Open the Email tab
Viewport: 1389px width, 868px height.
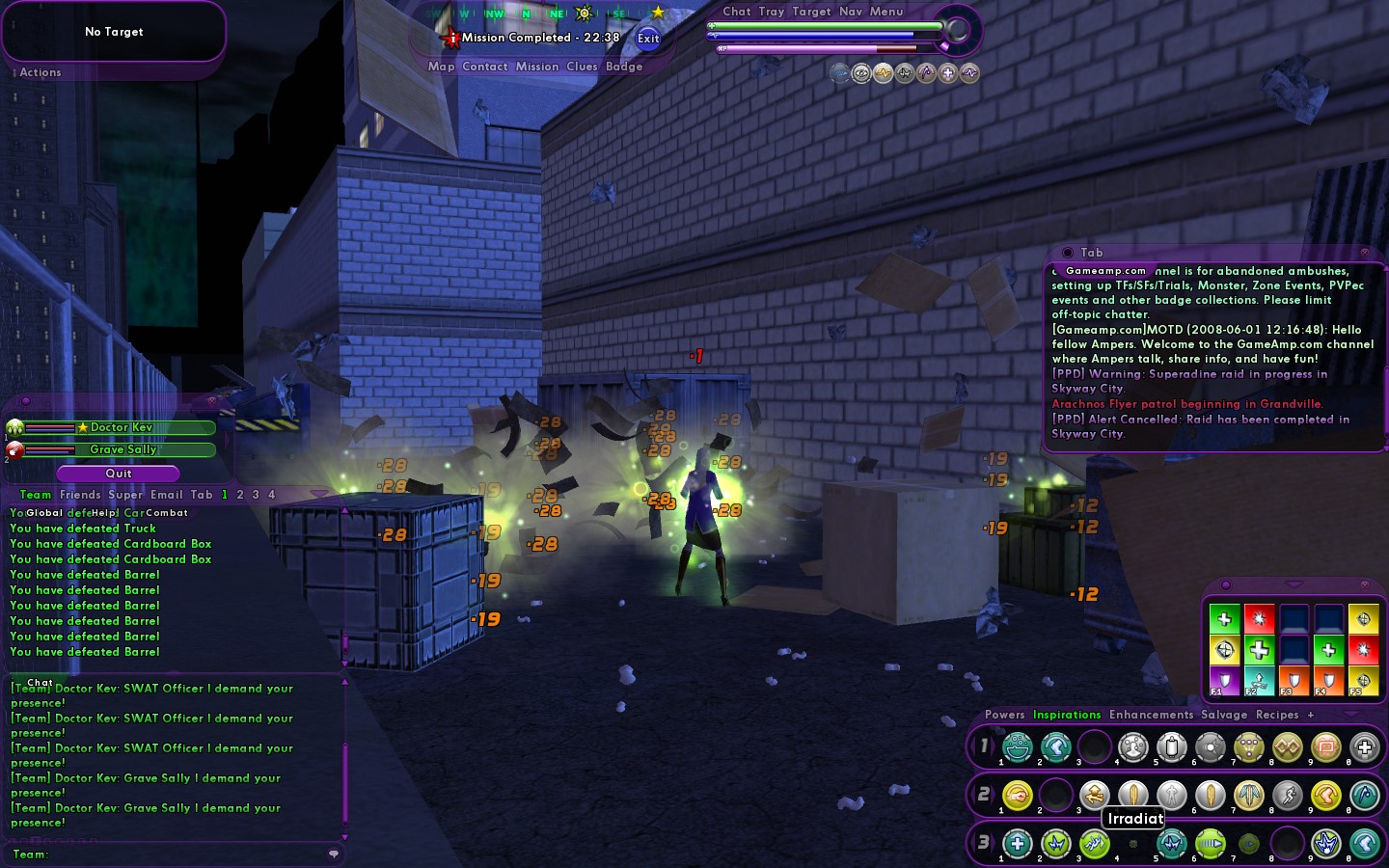pos(166,495)
